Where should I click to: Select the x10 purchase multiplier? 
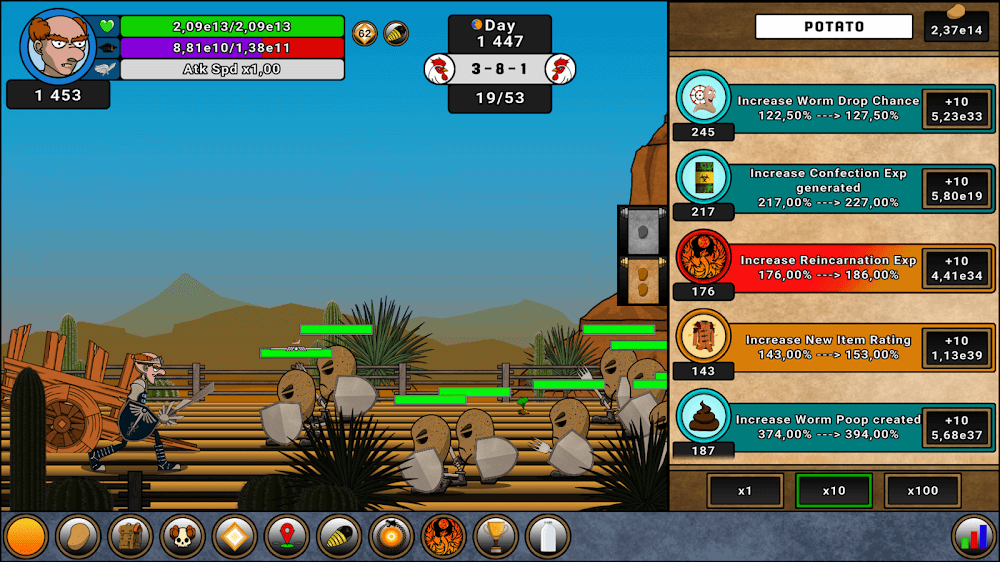[834, 491]
